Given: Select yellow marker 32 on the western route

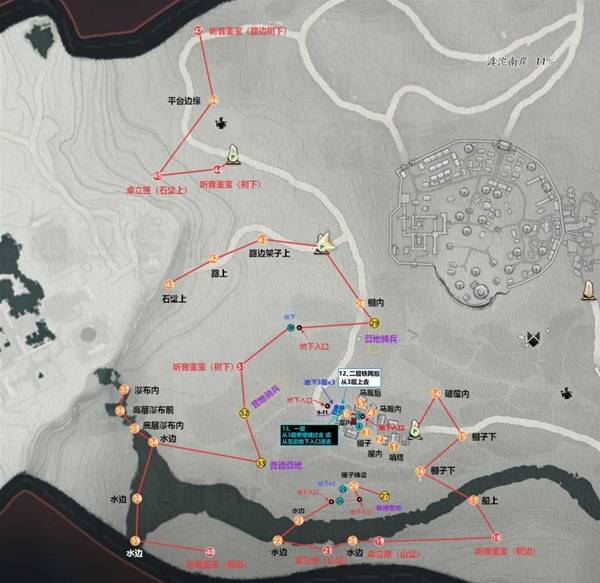Looking at the screenshot, I should 244,412.
